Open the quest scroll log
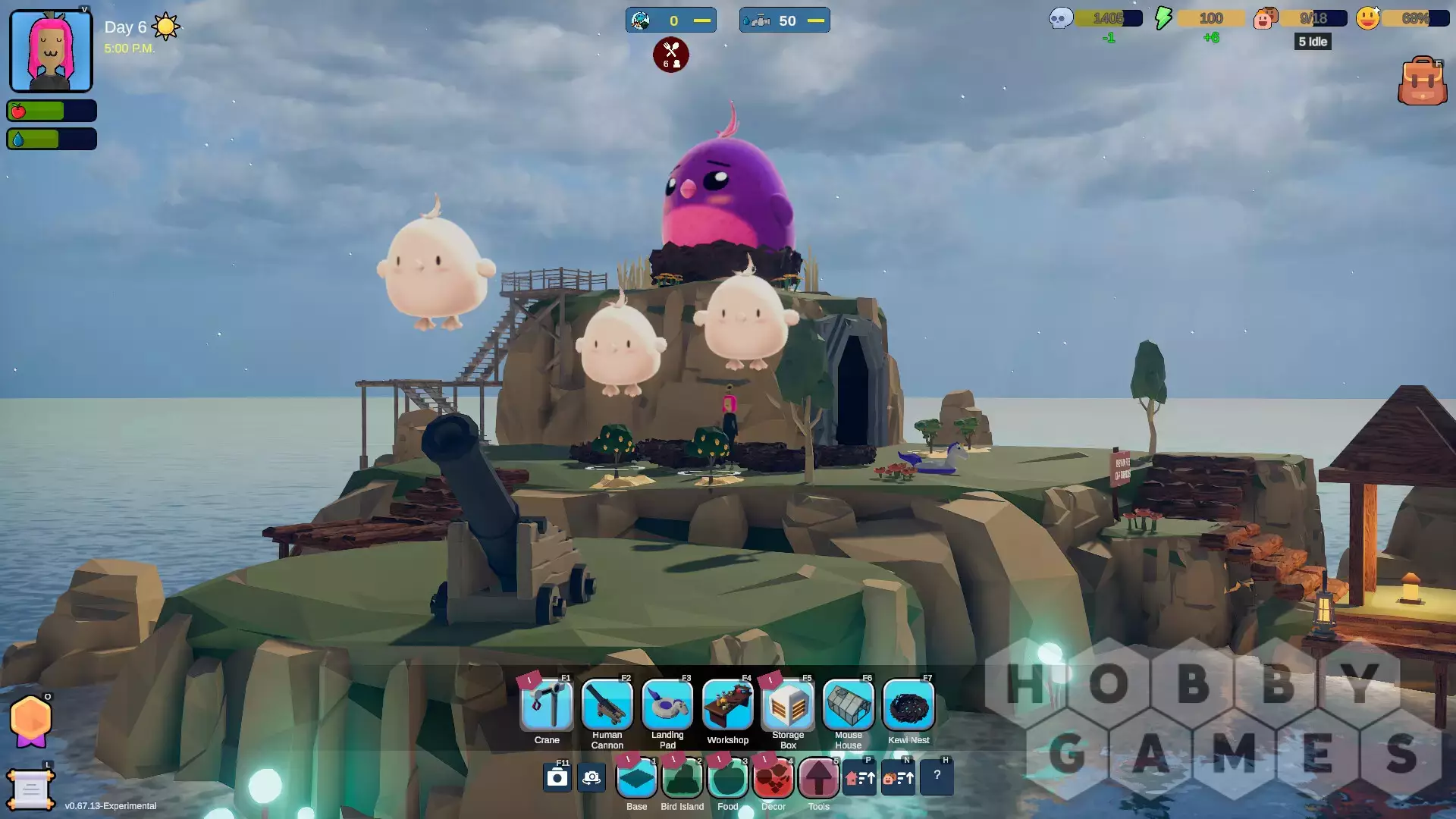The image size is (1456, 819). coord(30,790)
